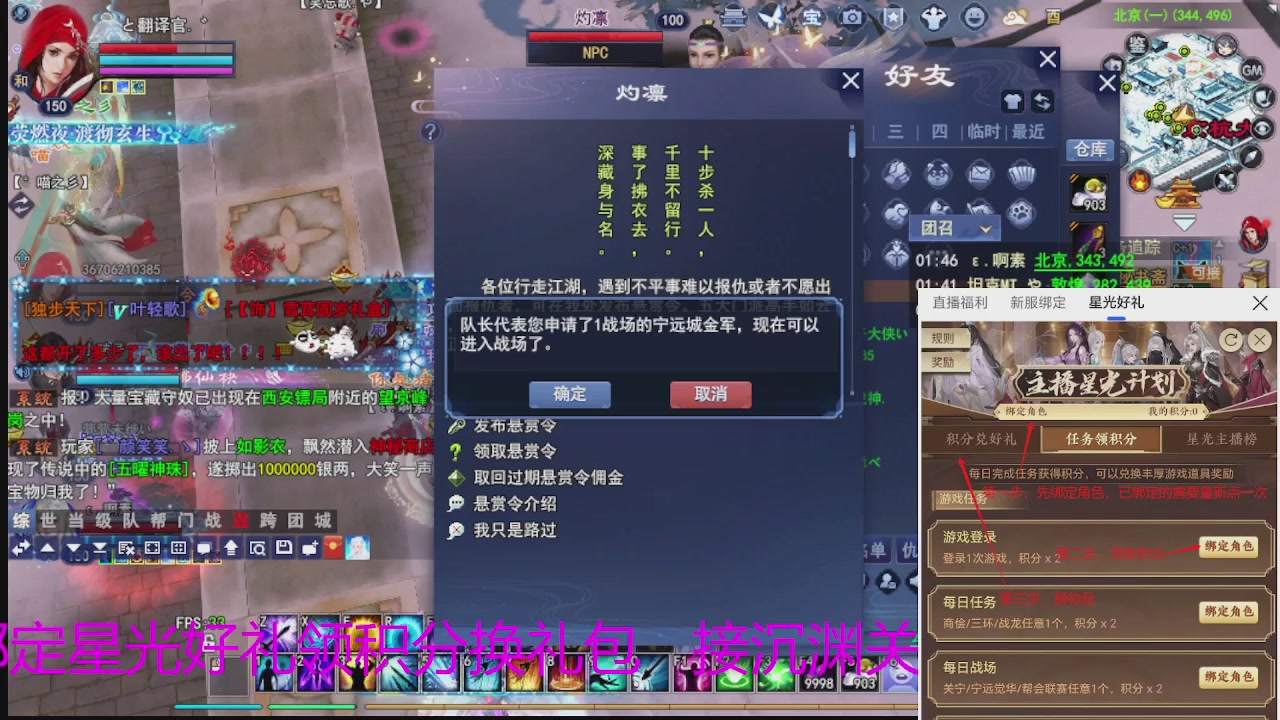Image resolution: width=1280 pixels, height=720 pixels.
Task: Toggle the chat bubble display icon
Action: tap(204, 548)
